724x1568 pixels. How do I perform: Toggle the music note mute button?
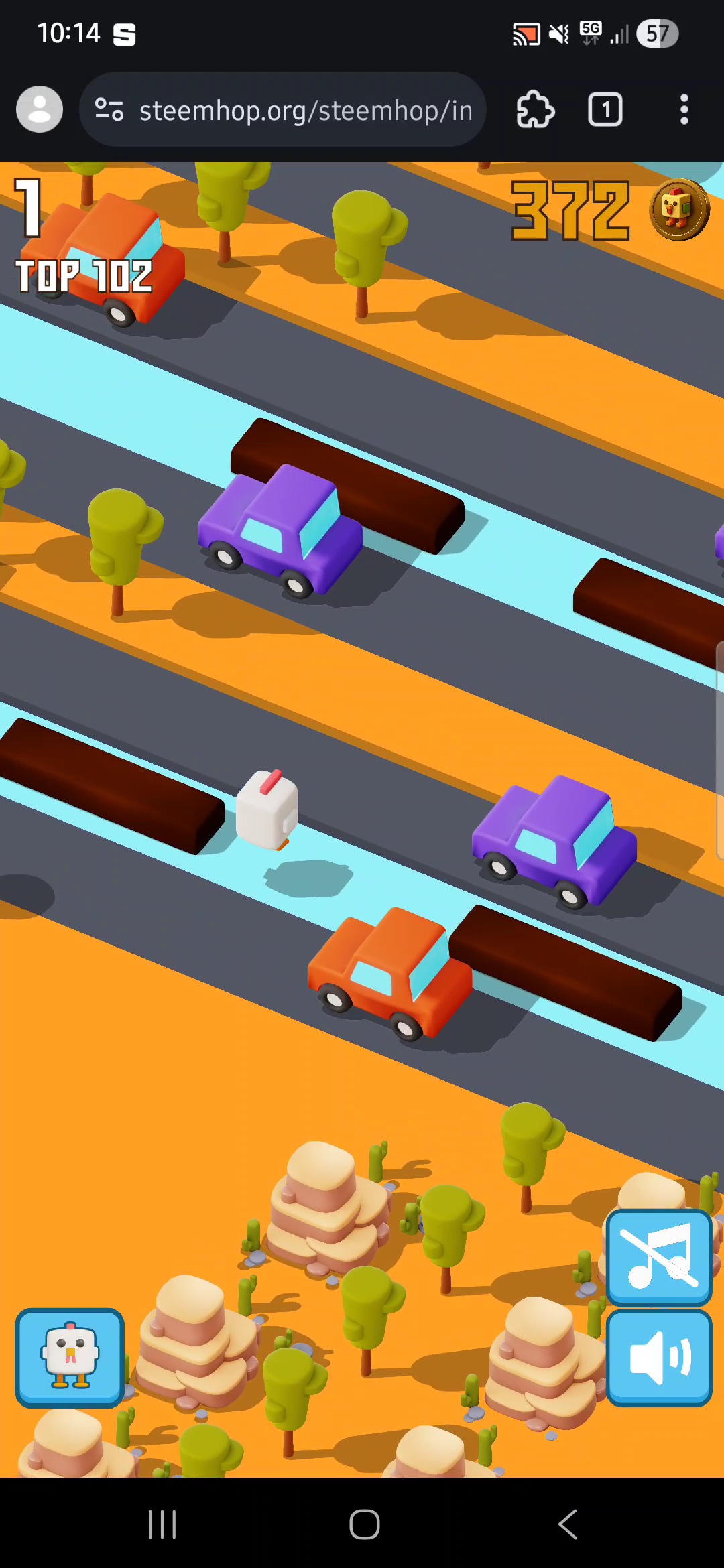pos(659,1258)
